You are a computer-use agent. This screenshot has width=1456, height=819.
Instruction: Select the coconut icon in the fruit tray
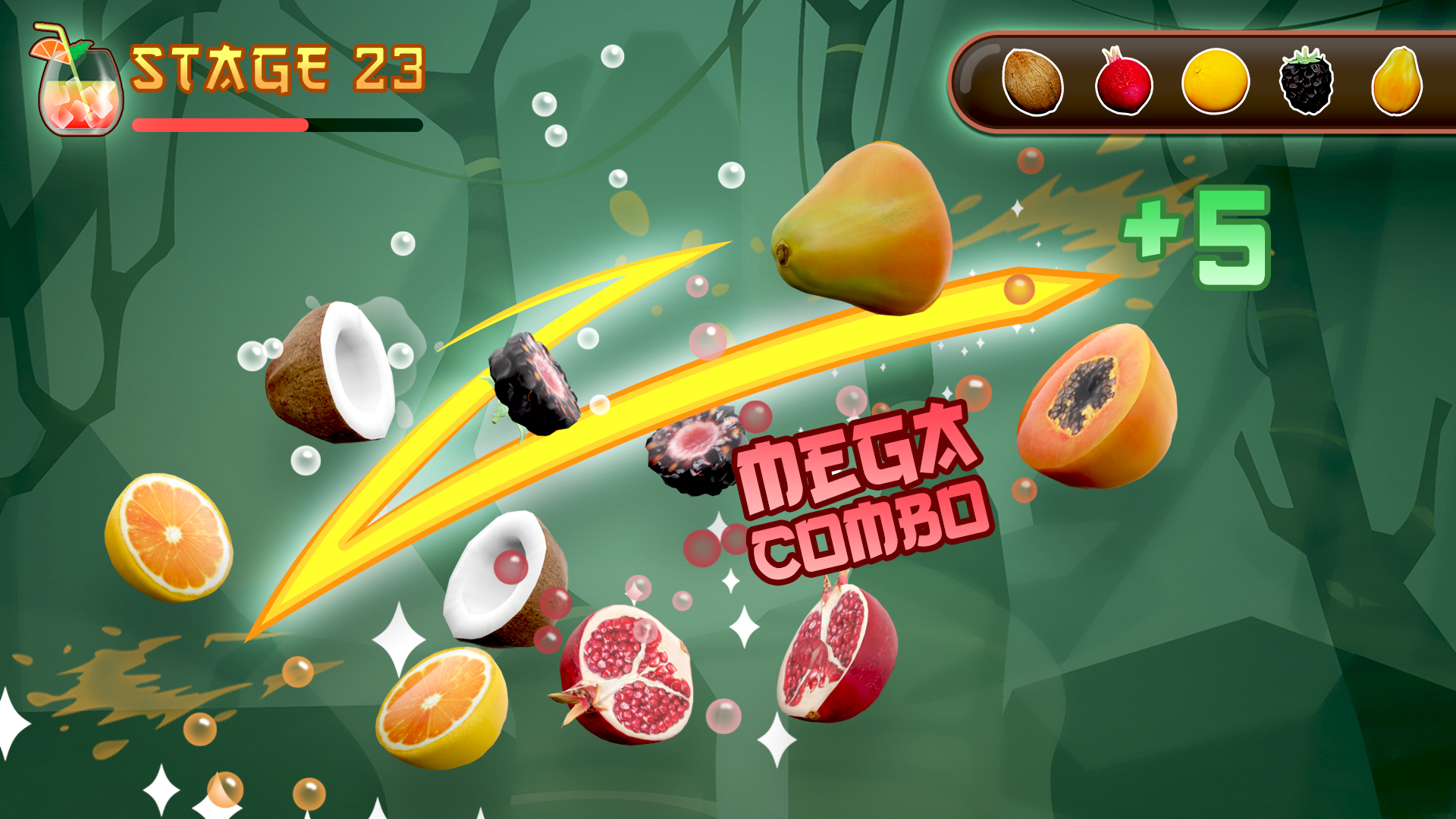pyautogui.click(x=1035, y=82)
